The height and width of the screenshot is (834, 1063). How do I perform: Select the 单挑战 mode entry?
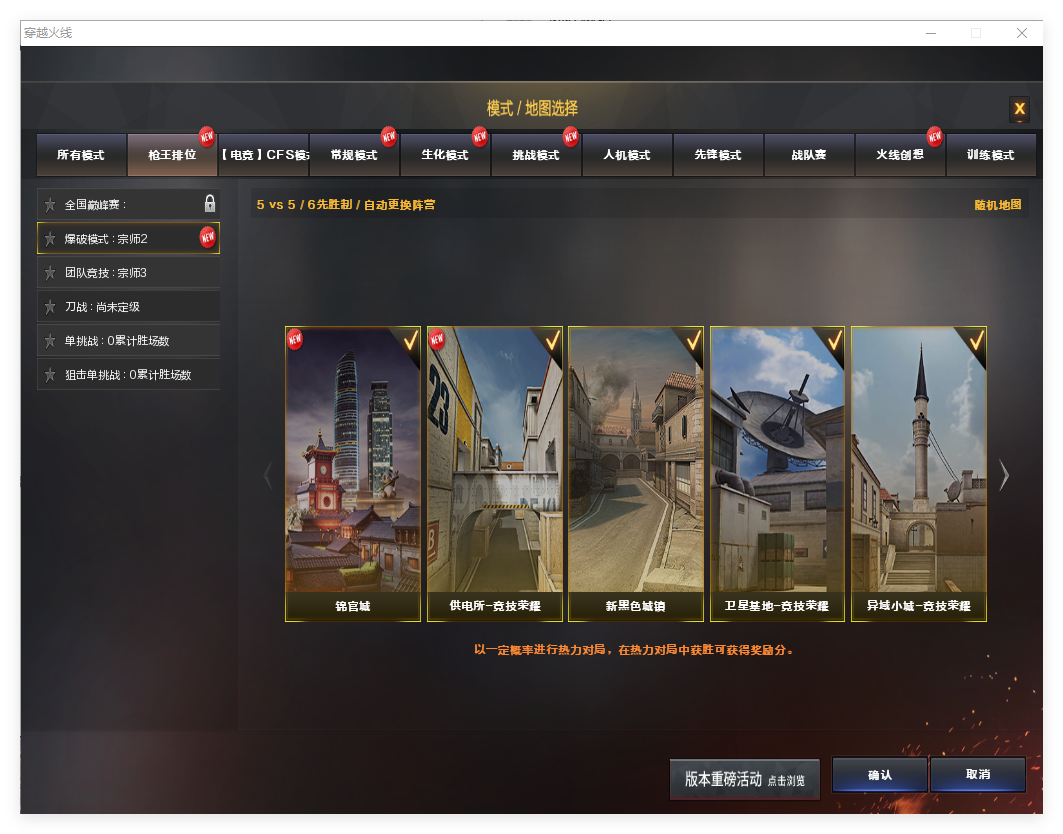click(x=128, y=341)
